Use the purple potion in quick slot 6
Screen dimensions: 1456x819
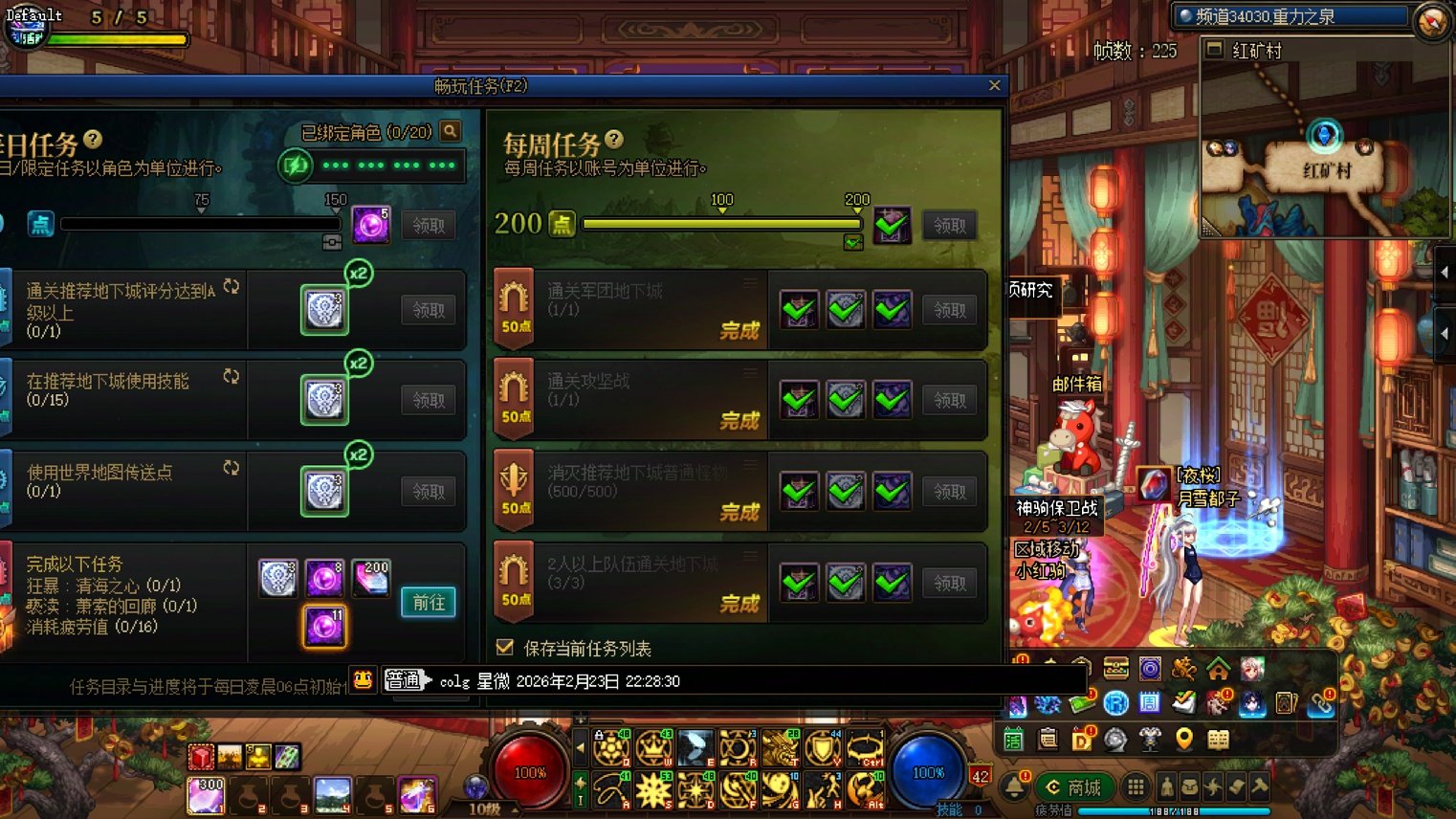pyautogui.click(x=417, y=795)
